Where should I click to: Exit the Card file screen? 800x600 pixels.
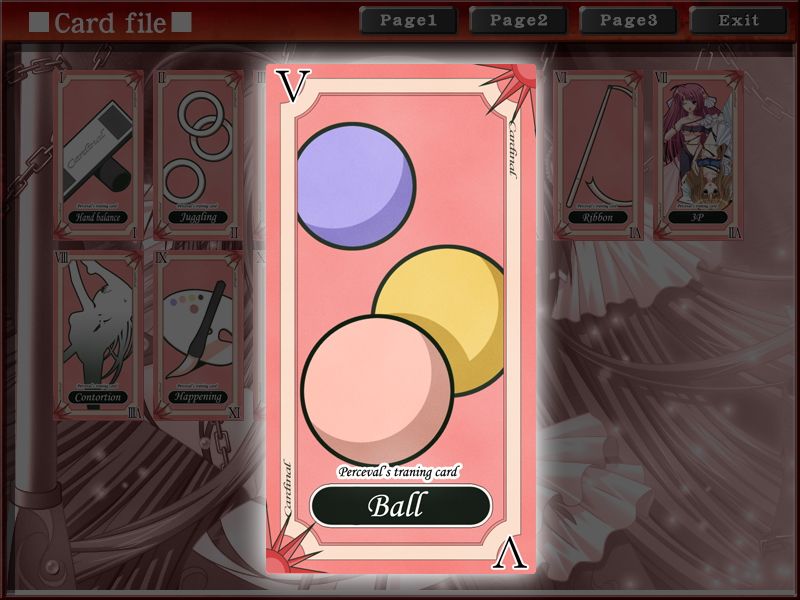tap(738, 20)
